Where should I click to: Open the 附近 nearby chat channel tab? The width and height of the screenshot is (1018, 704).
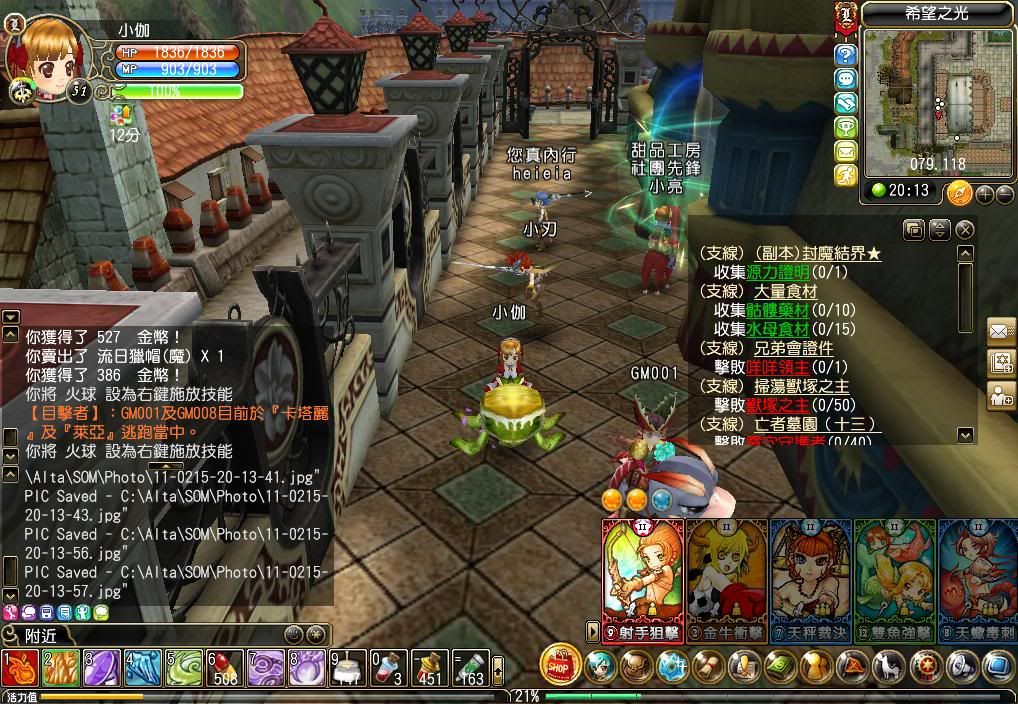click(x=40, y=635)
